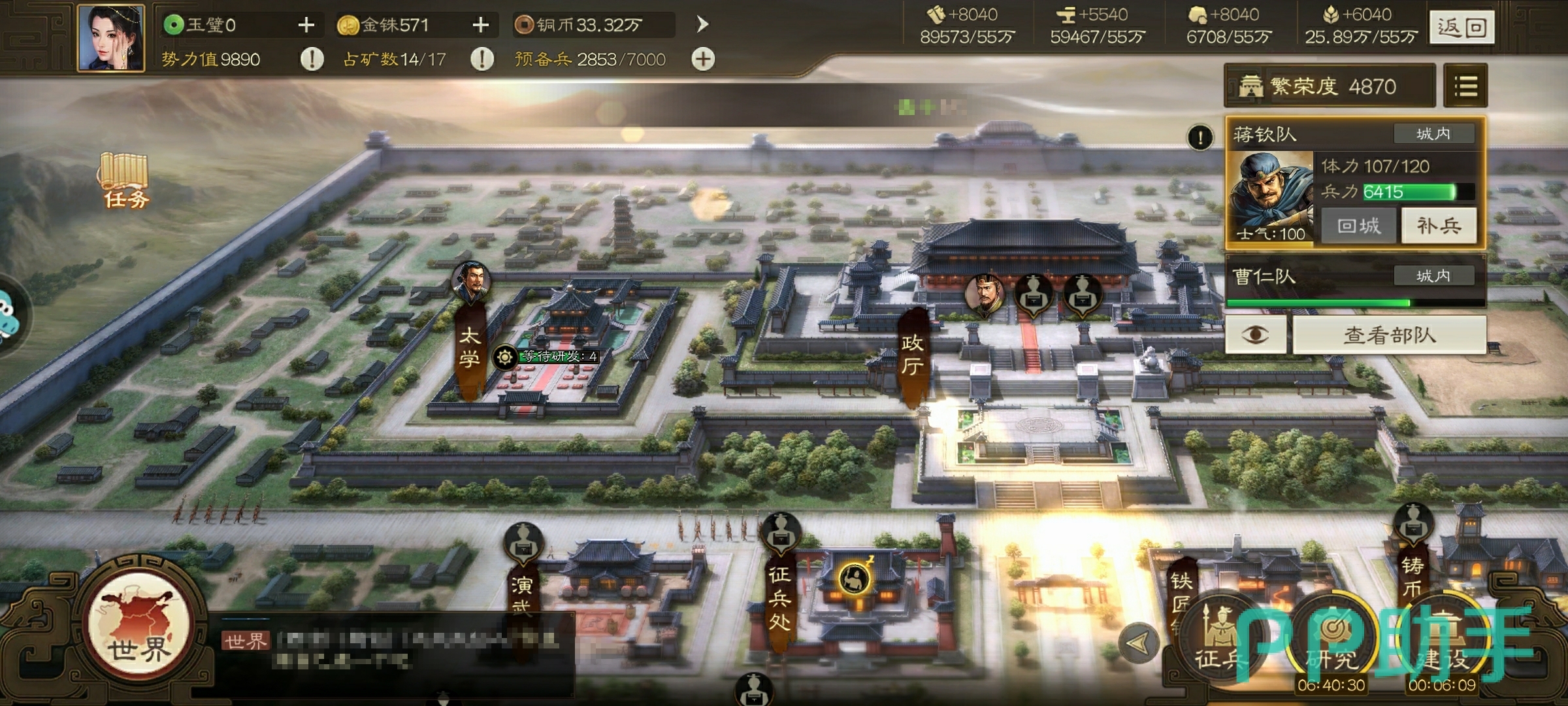Open the 征兵处 recruitment office

[x=779, y=598]
